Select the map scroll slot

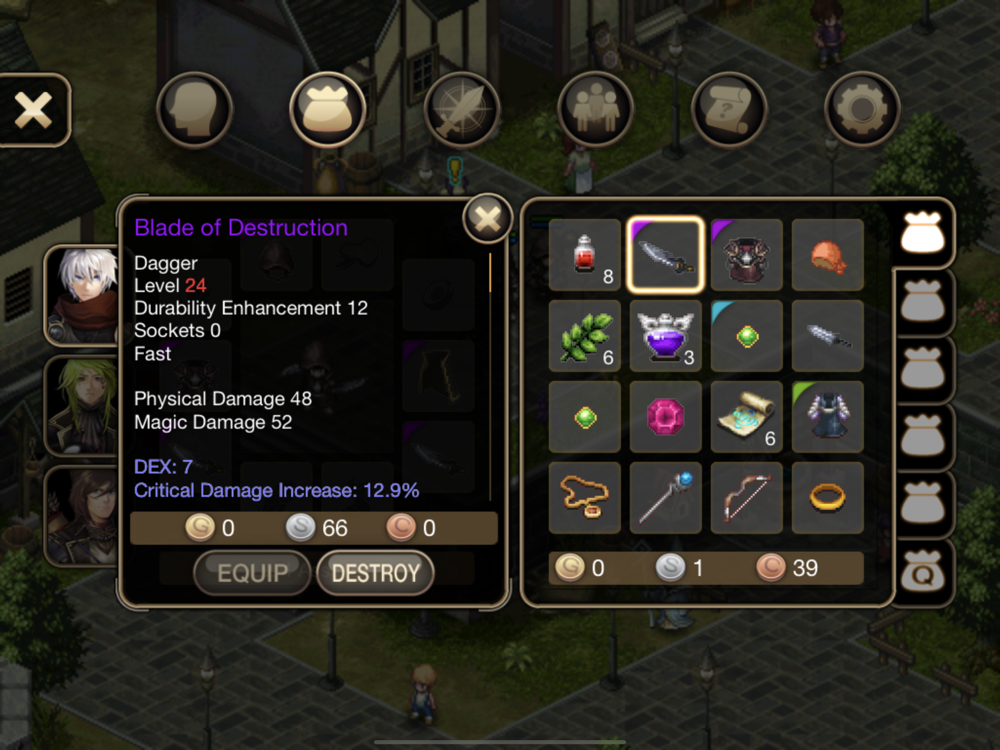(x=747, y=416)
